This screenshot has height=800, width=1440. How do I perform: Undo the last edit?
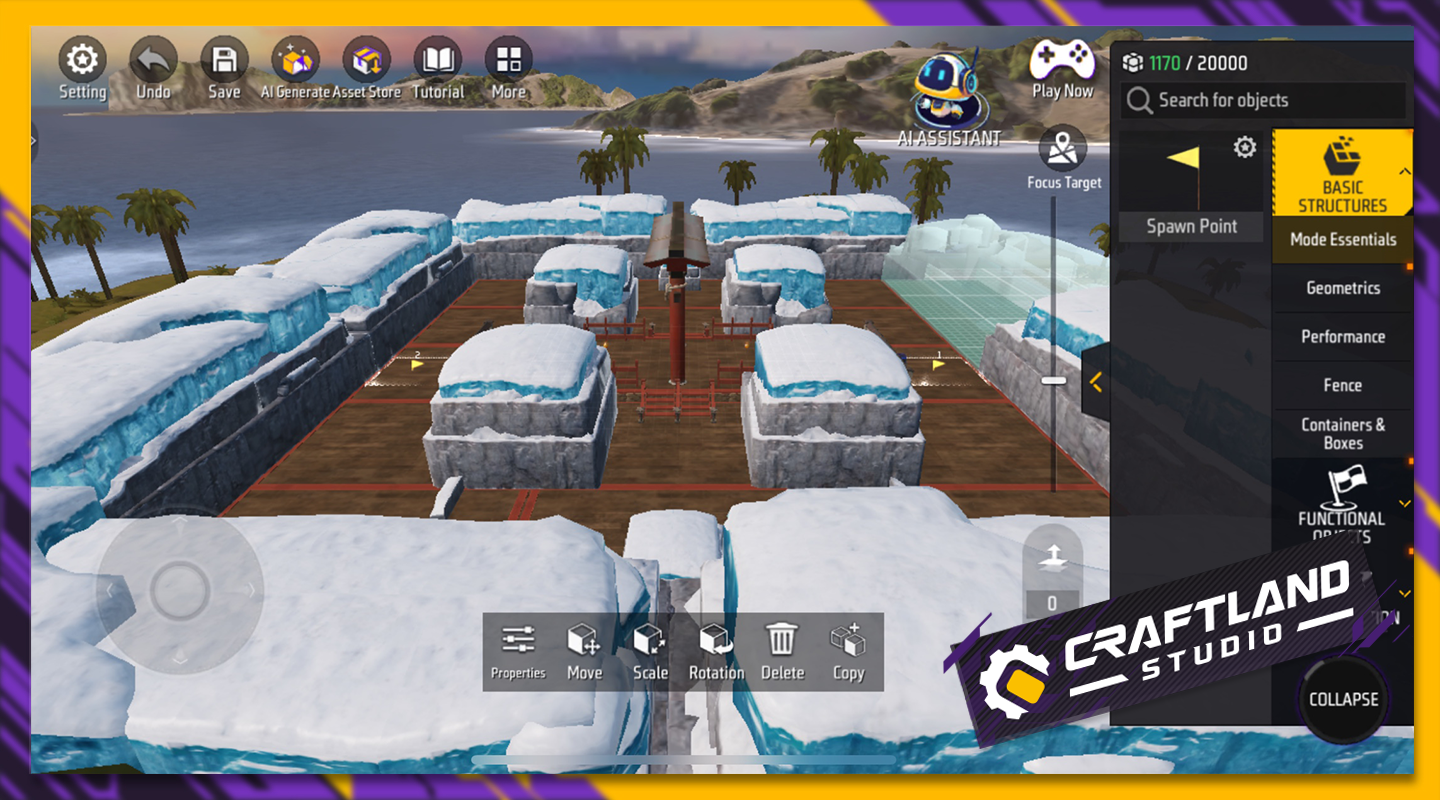click(x=153, y=68)
